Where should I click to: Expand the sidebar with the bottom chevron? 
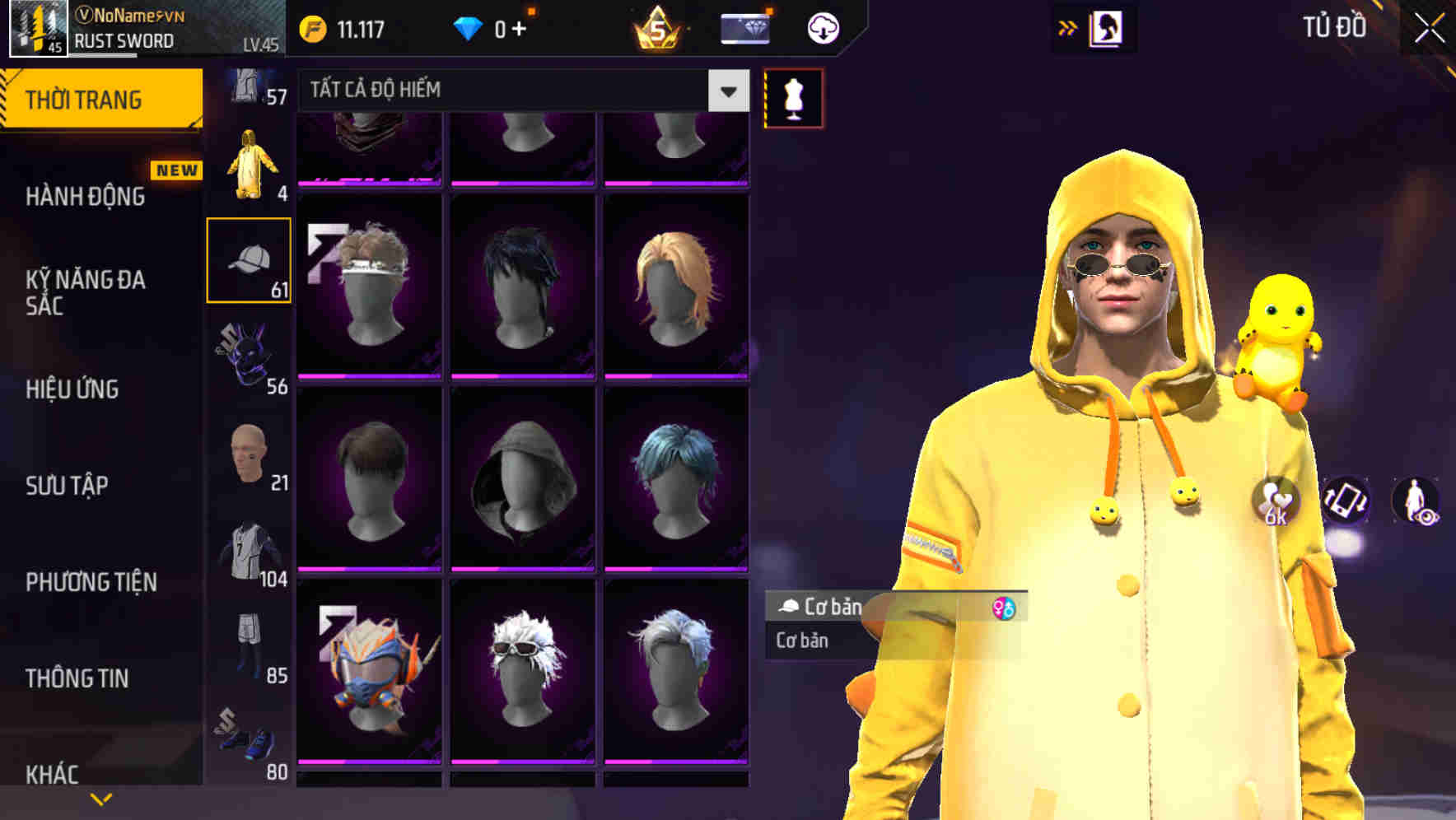(101, 797)
